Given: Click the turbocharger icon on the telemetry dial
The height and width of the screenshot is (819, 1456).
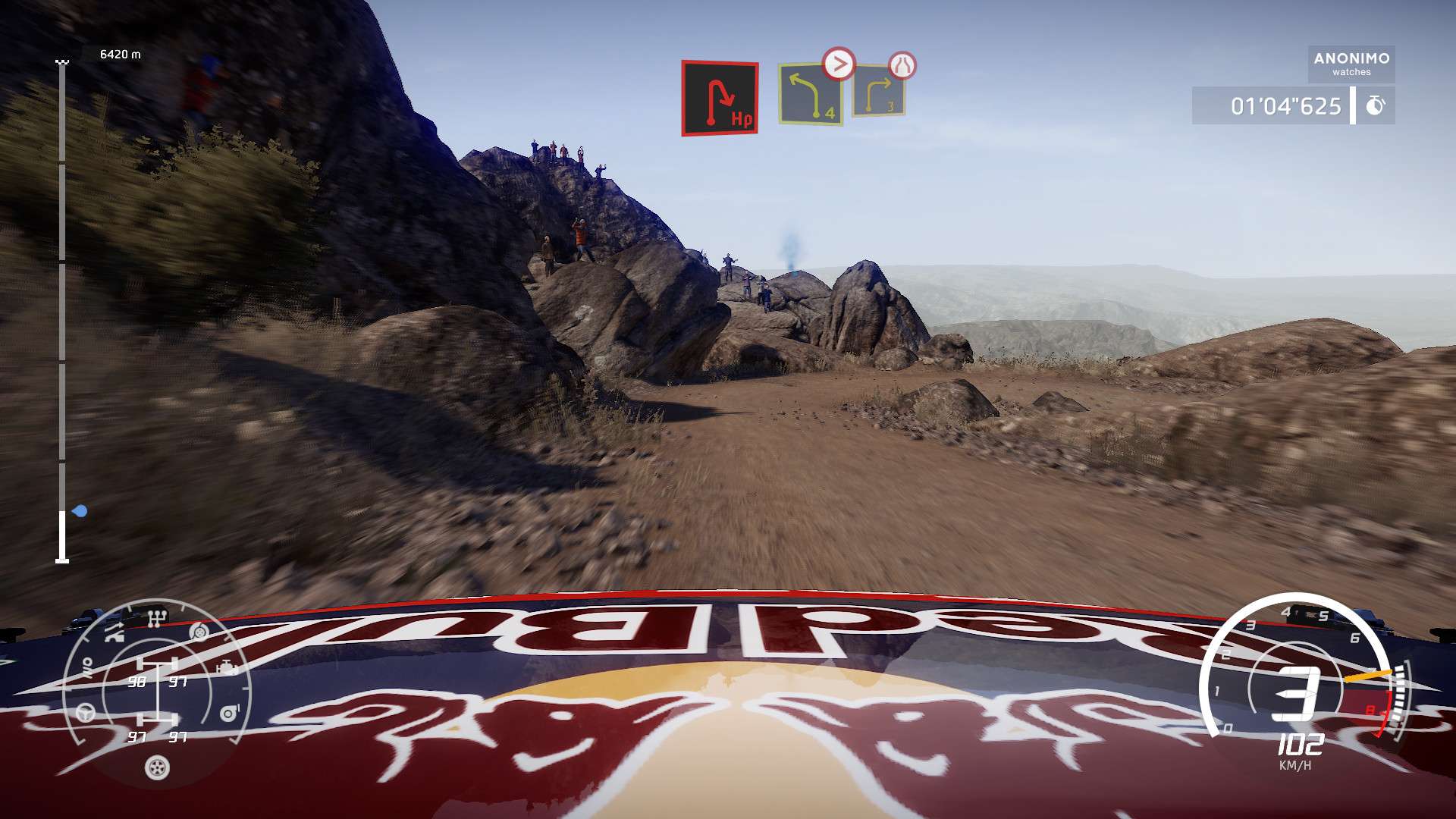Looking at the screenshot, I should [229, 711].
